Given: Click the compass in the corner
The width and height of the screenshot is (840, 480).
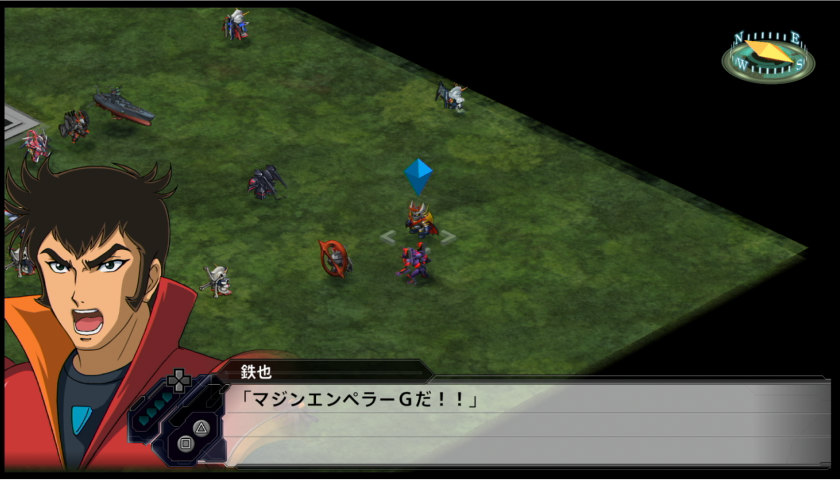Looking at the screenshot, I should (767, 55).
